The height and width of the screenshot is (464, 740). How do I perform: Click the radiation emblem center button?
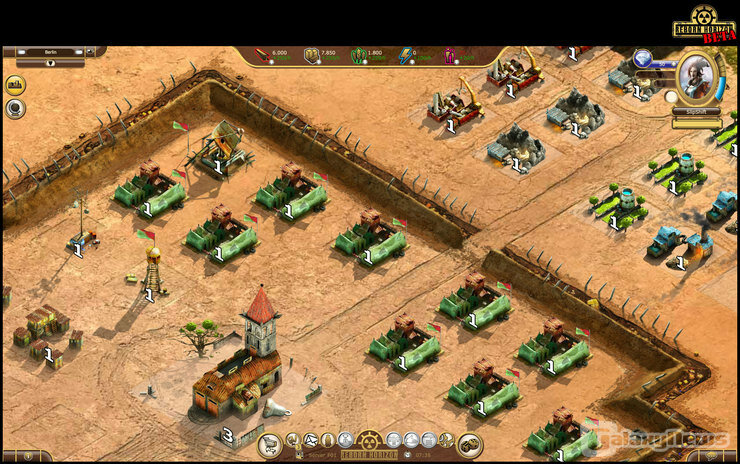[369, 440]
